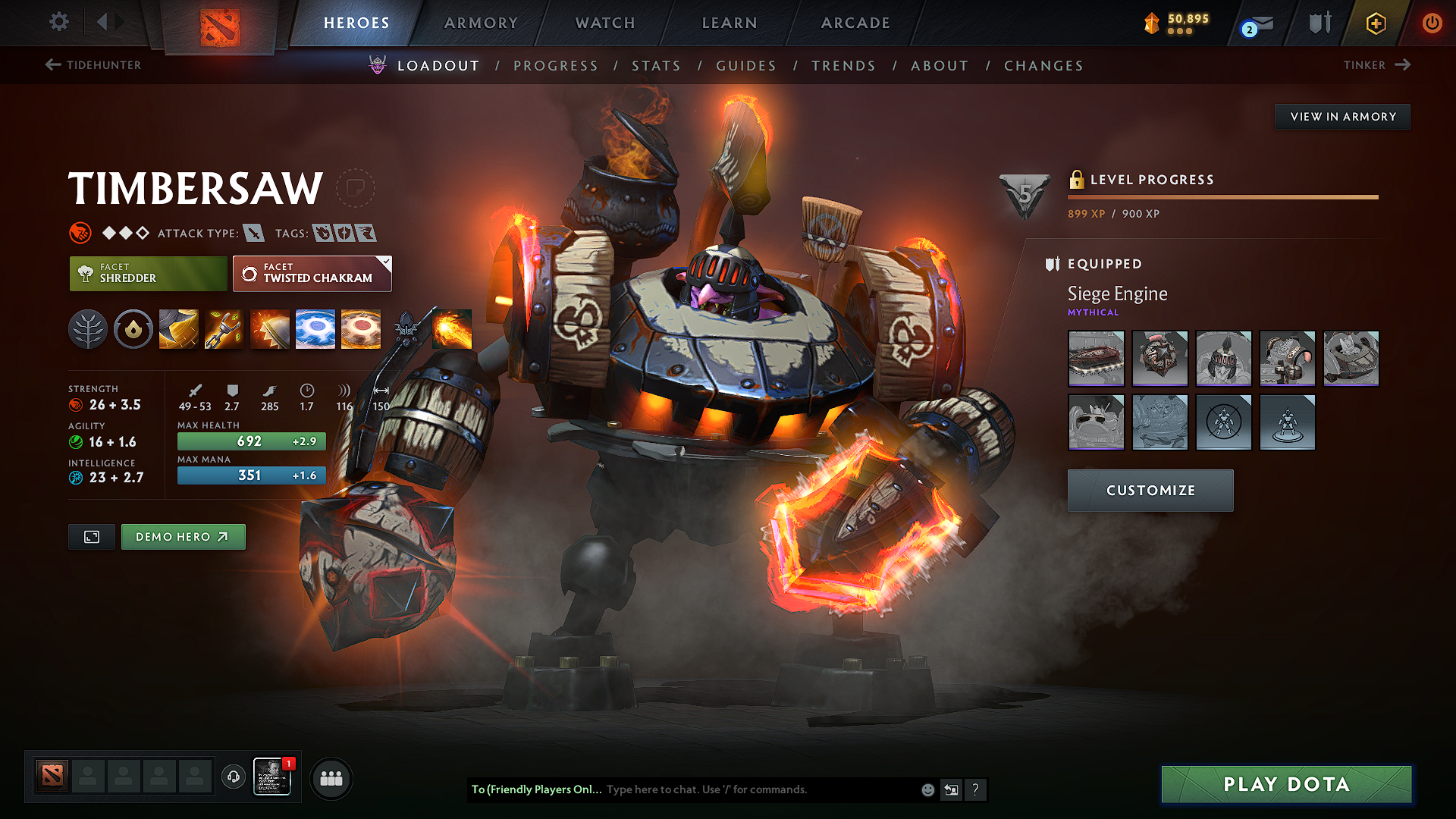
Task: Switch to the STATS tab
Action: click(x=657, y=66)
